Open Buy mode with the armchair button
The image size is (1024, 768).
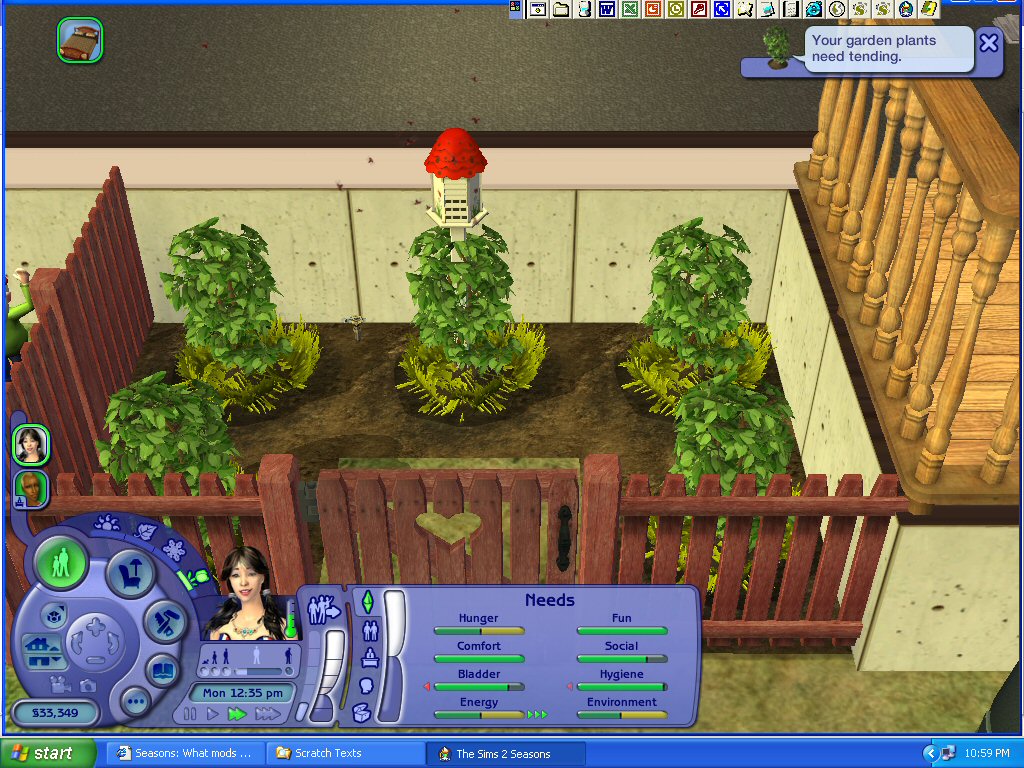pyautogui.click(x=131, y=574)
